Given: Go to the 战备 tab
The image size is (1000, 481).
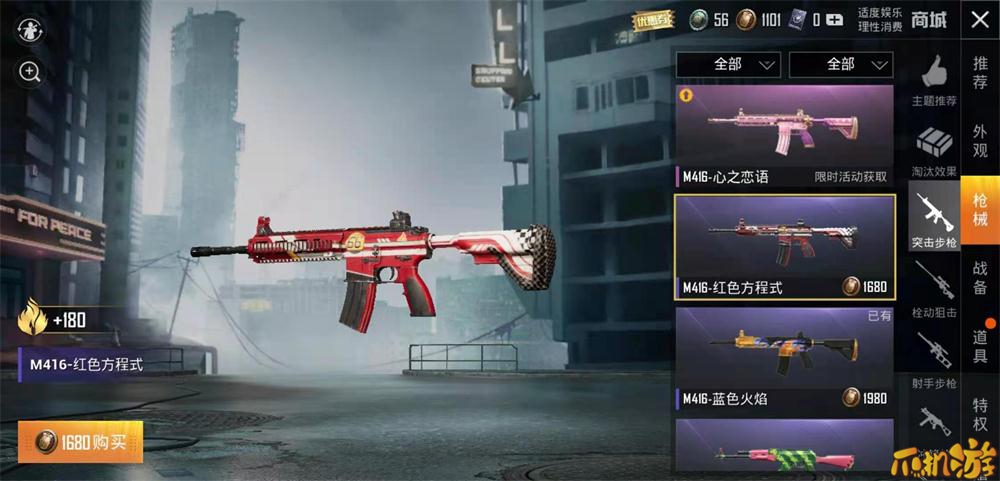Looking at the screenshot, I should coord(980,277).
